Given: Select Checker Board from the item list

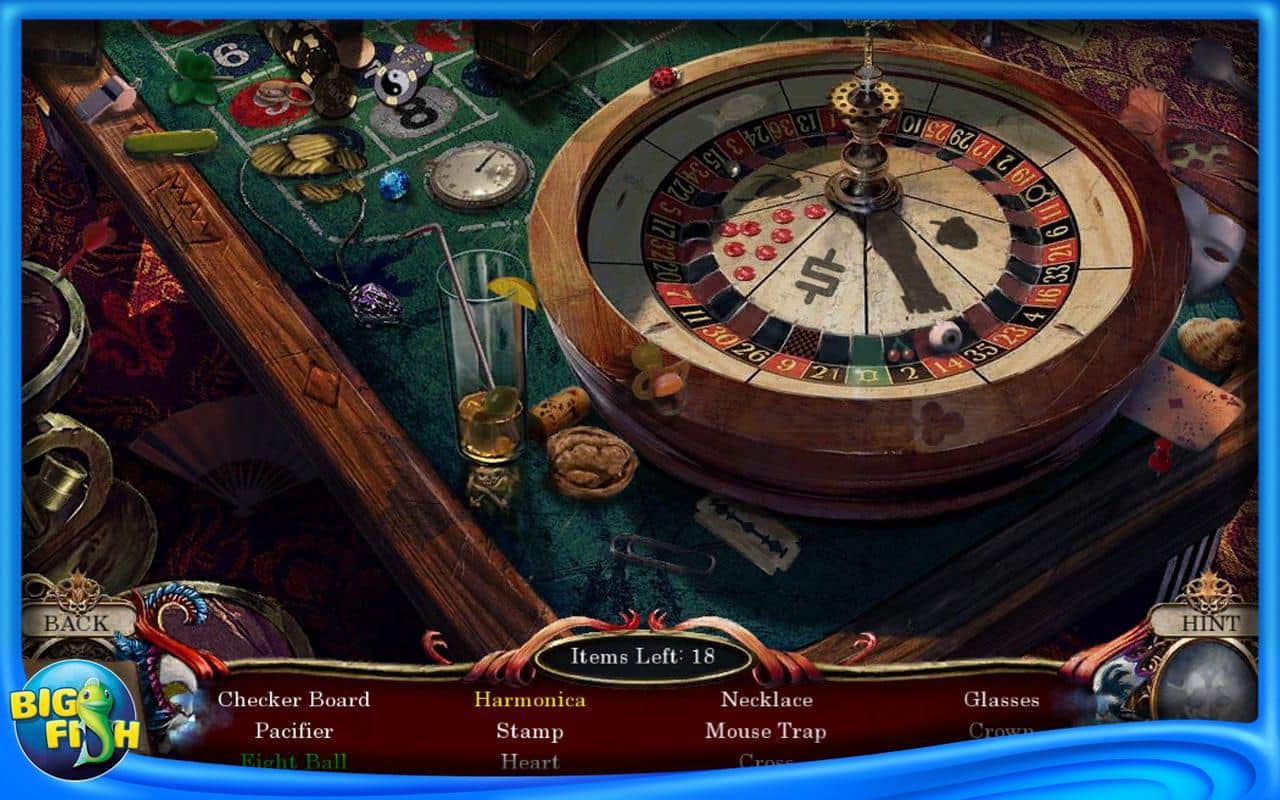Looking at the screenshot, I should (295, 700).
